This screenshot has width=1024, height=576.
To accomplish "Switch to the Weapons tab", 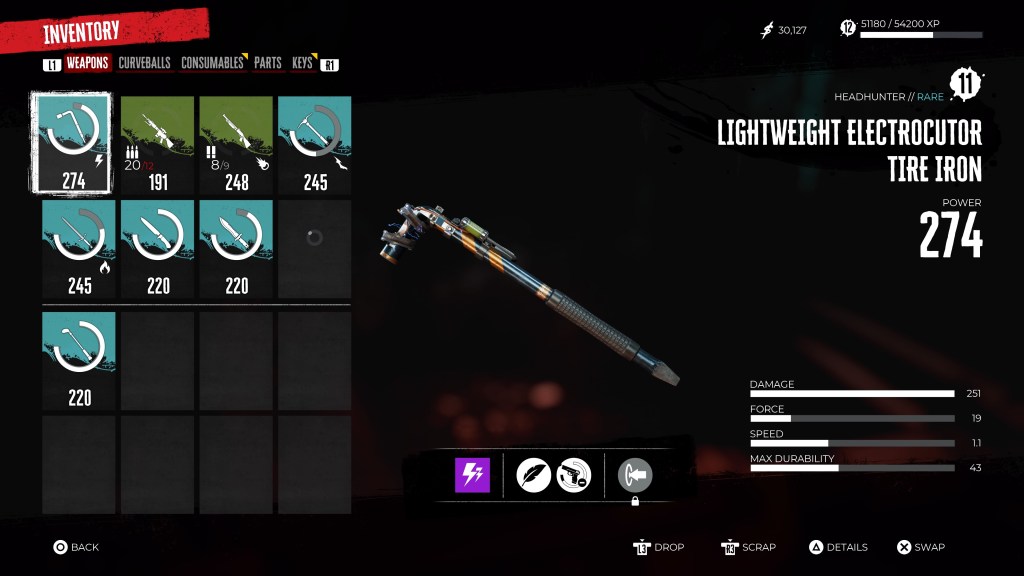I will tap(87, 63).
